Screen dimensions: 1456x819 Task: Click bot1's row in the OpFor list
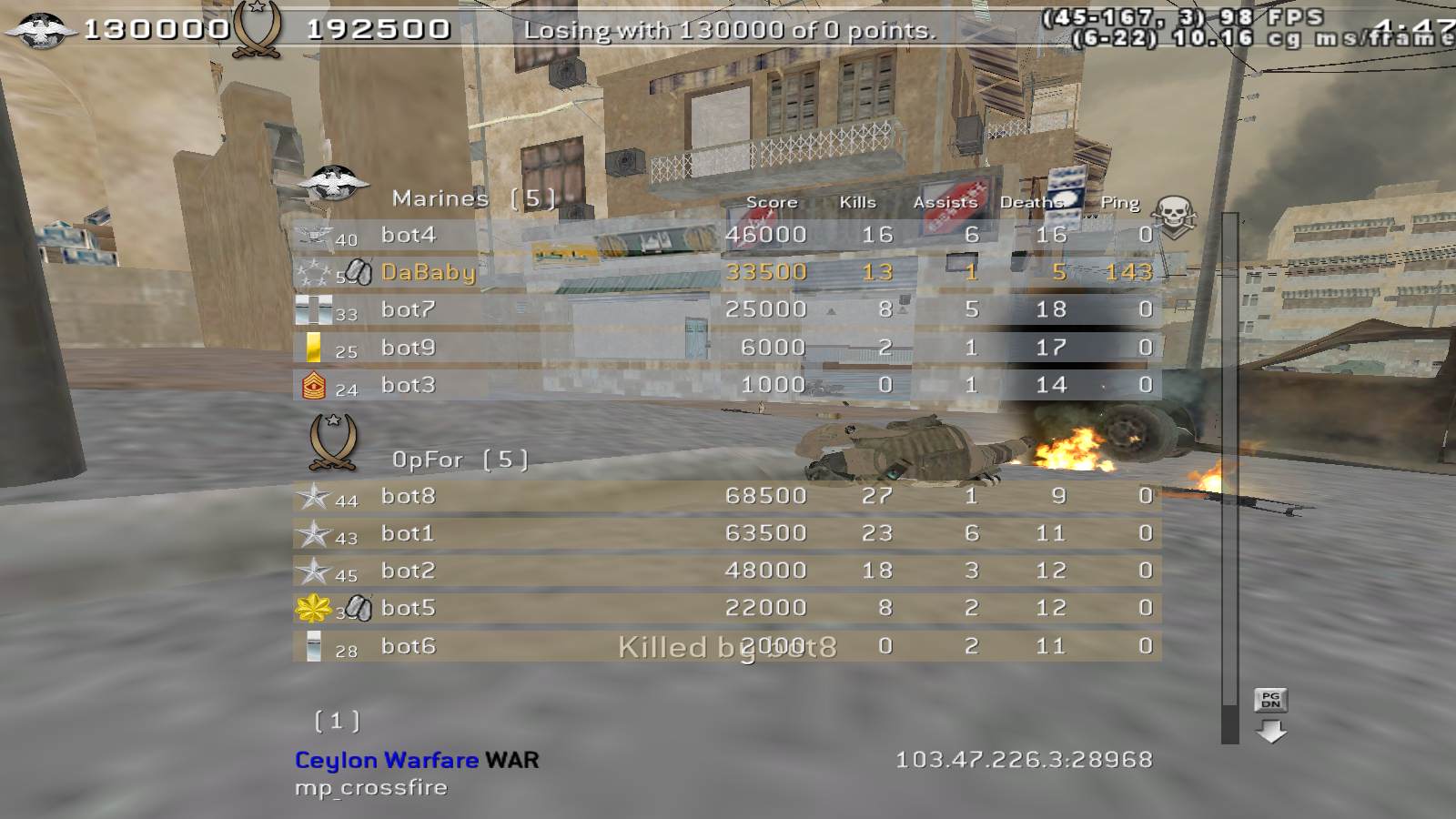[726, 533]
